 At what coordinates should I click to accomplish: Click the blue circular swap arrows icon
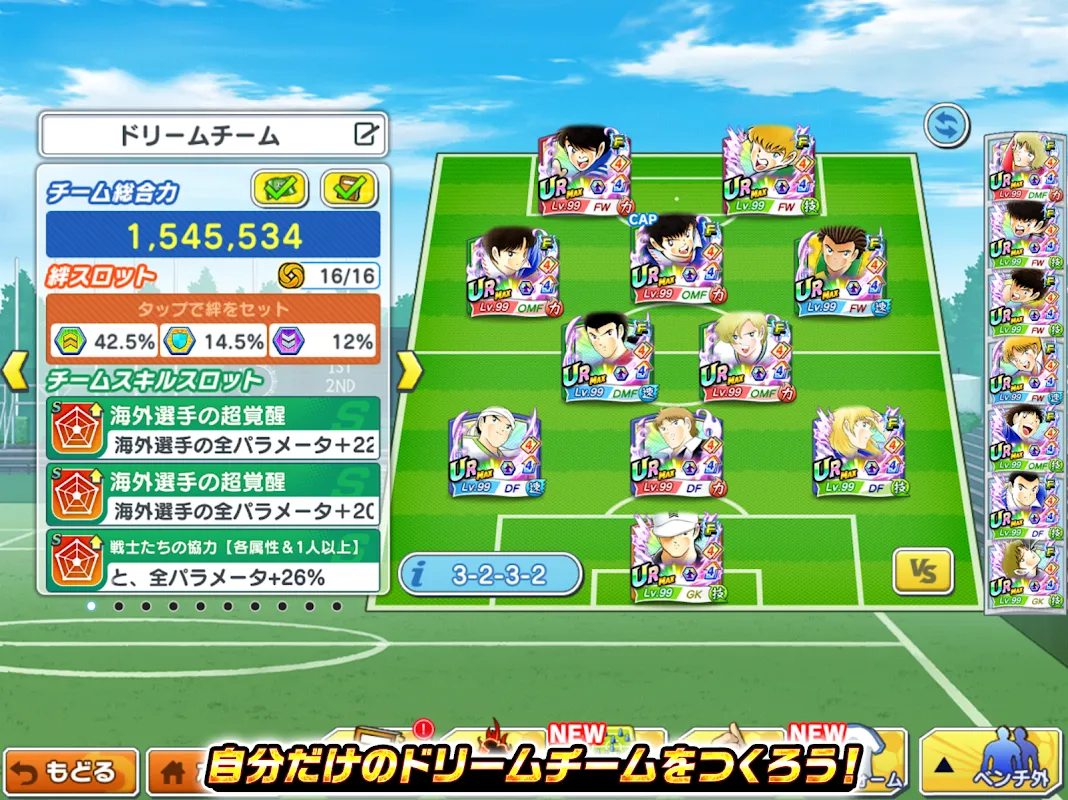944,127
